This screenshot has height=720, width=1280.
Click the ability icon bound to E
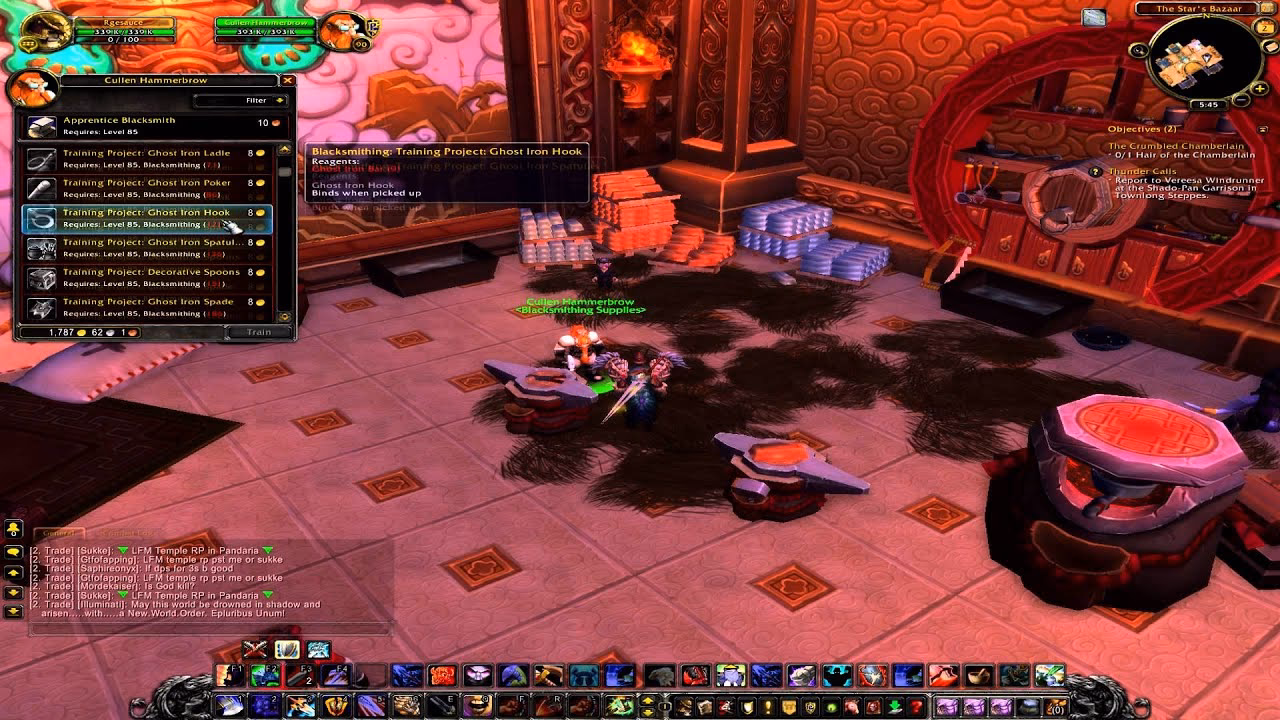(443, 706)
